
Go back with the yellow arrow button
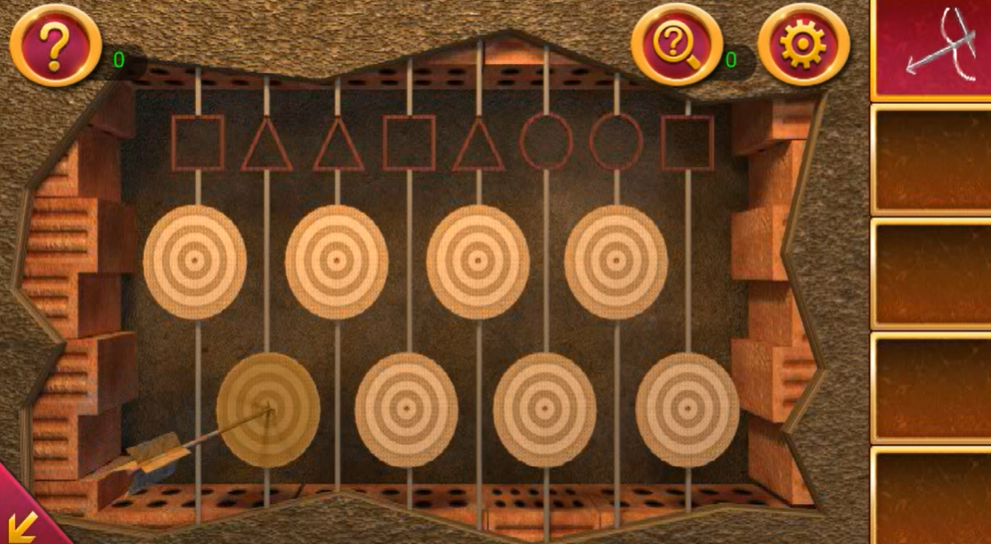point(21,522)
